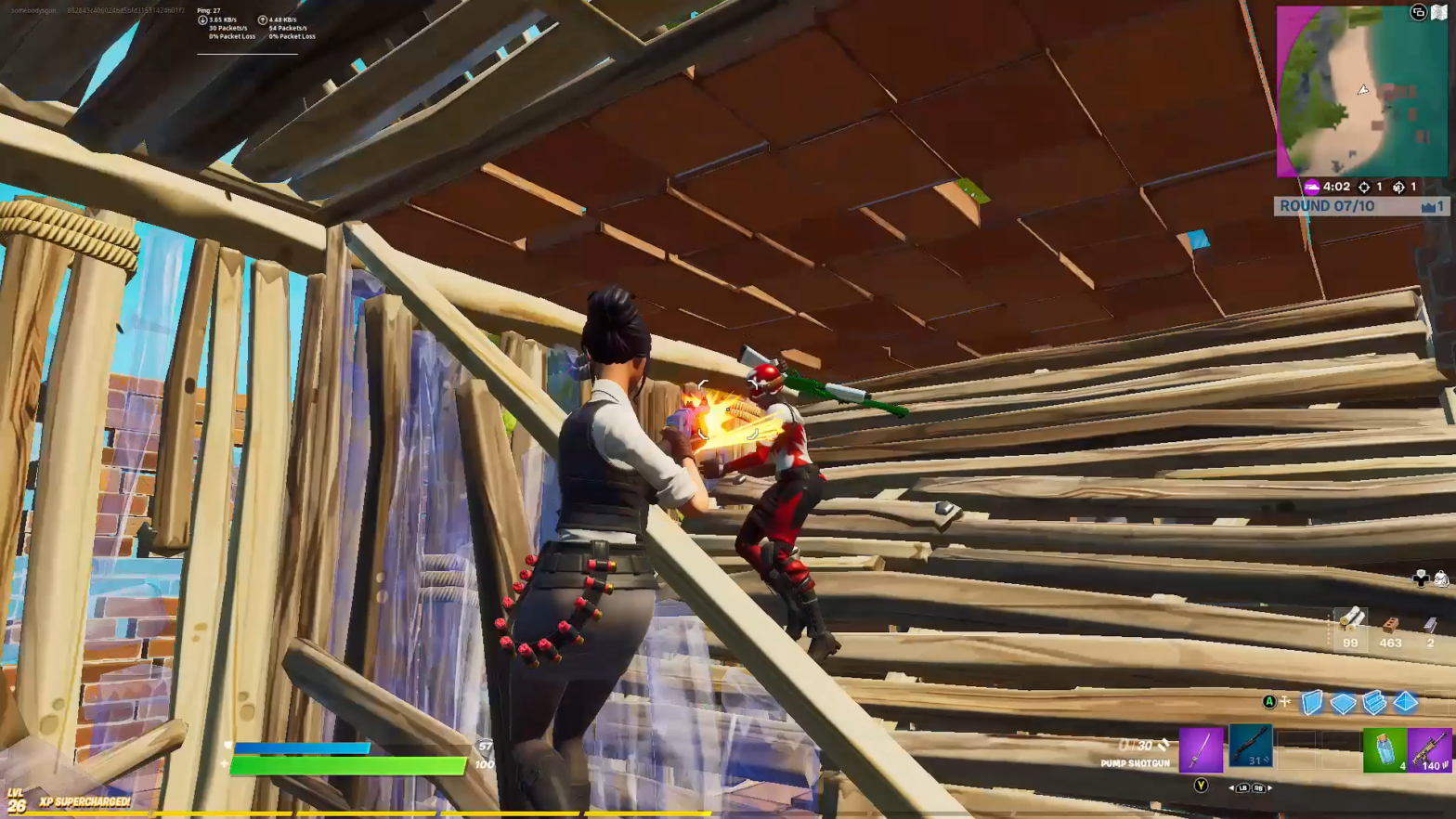The height and width of the screenshot is (819, 1456).
Task: Select the wall build piece icon
Action: (x=1311, y=703)
